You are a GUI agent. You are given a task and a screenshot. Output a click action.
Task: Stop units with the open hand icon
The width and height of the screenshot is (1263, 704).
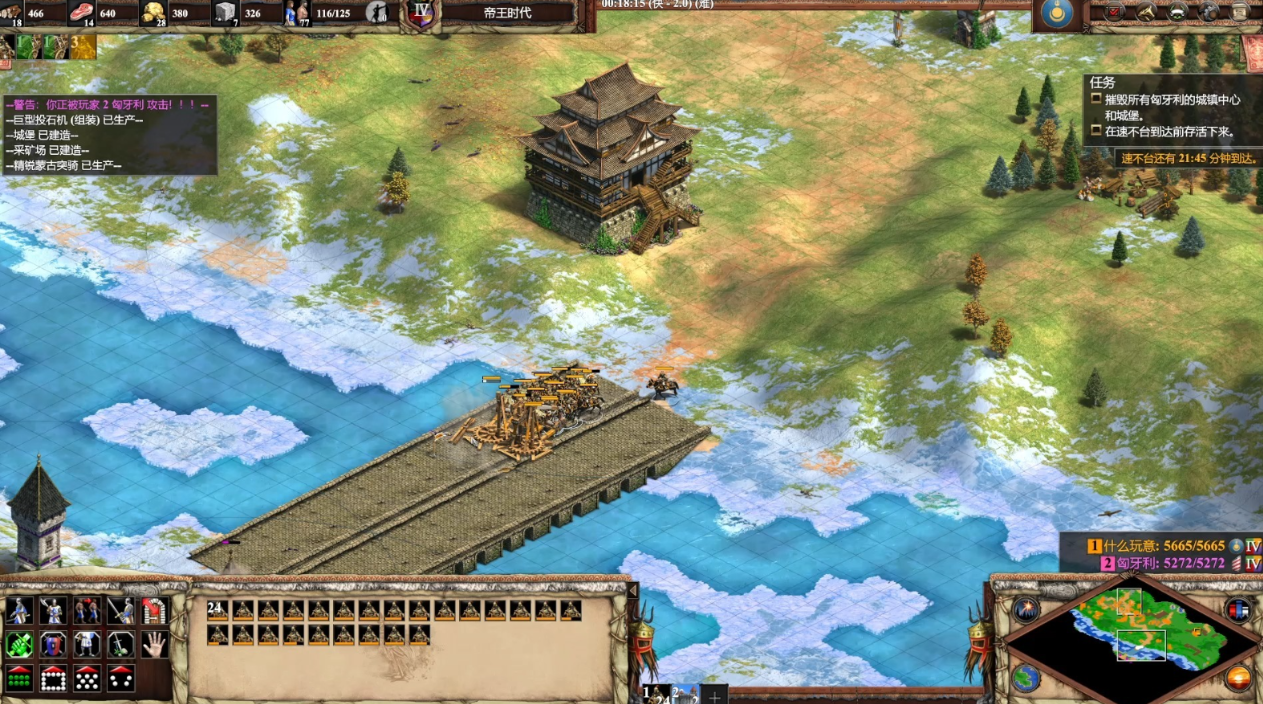153,644
